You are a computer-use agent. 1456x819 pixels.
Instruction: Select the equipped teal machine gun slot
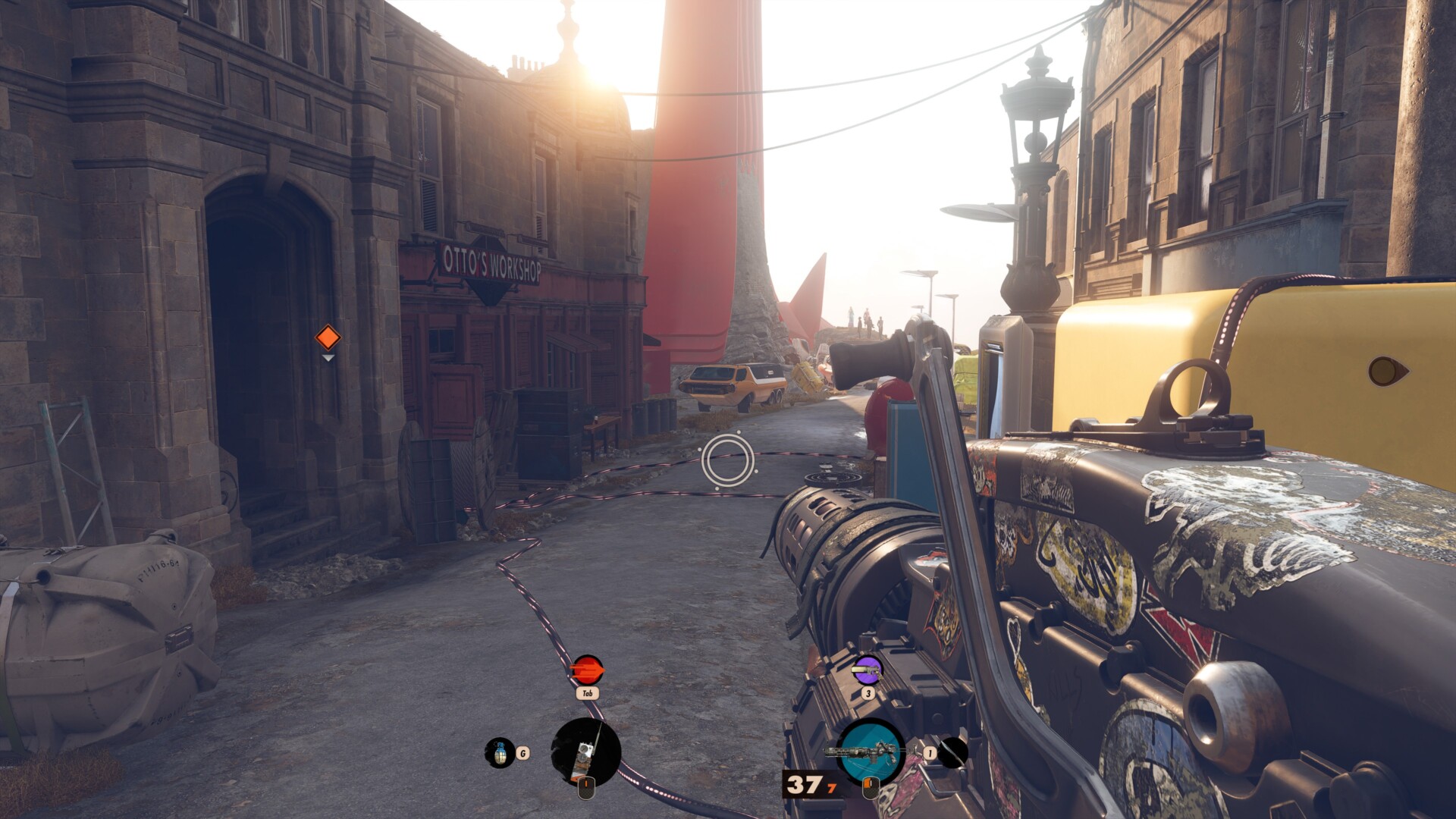coord(870,752)
